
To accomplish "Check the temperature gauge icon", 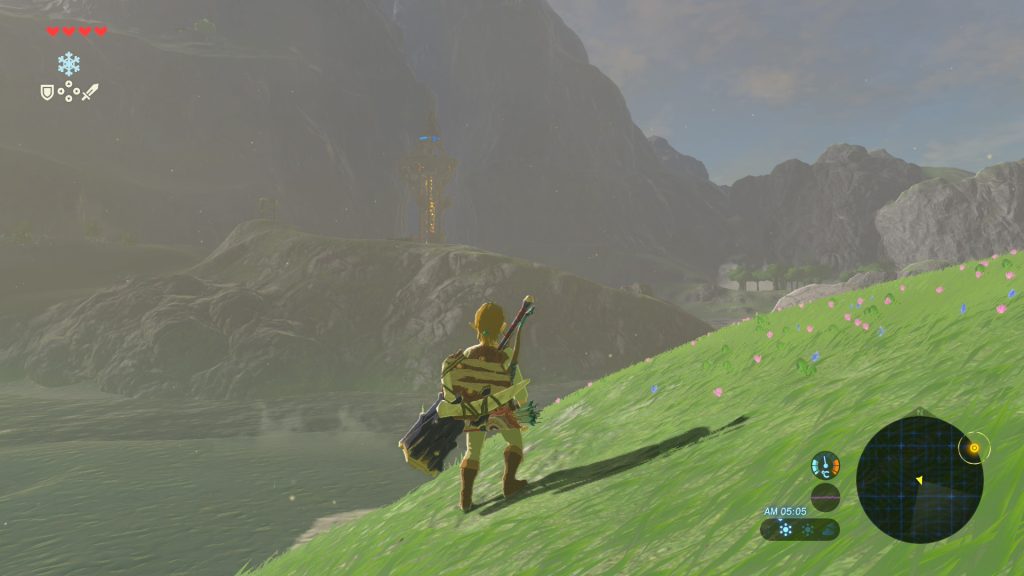I will click(825, 466).
